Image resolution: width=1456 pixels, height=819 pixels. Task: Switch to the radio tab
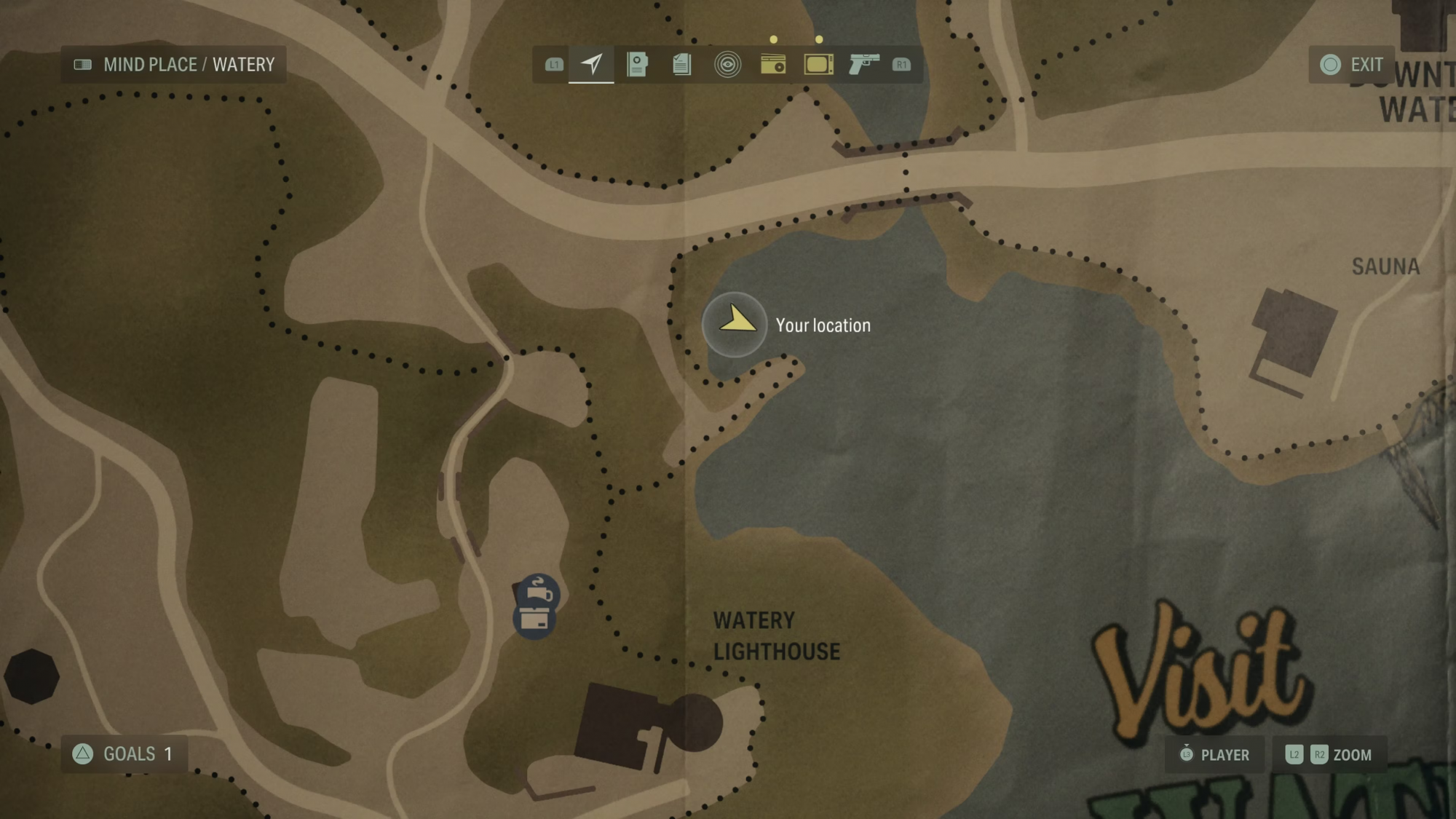coord(773,64)
